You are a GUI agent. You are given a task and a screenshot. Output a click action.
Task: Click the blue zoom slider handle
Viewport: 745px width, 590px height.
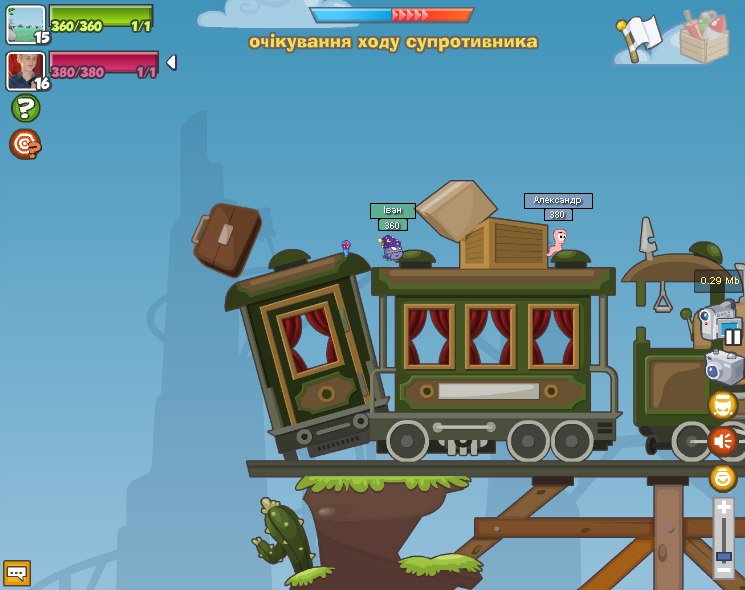click(724, 554)
